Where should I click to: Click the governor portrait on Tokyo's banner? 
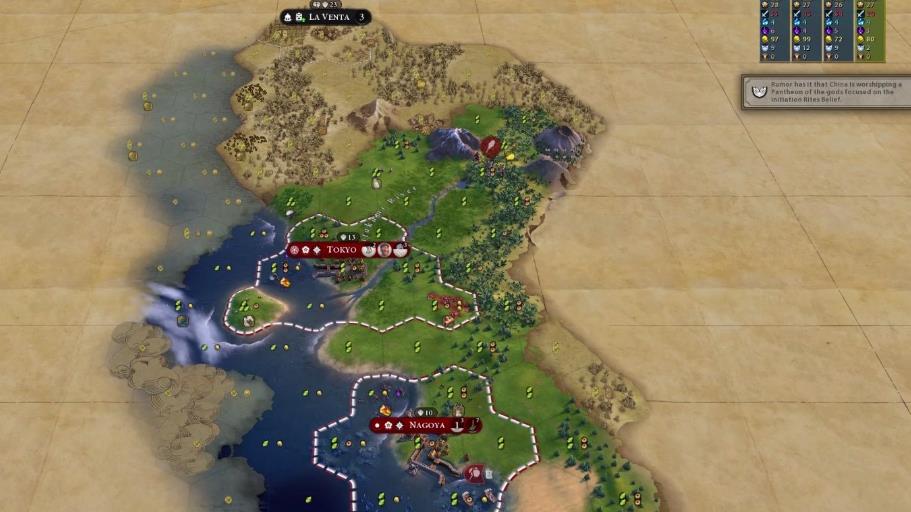[385, 249]
